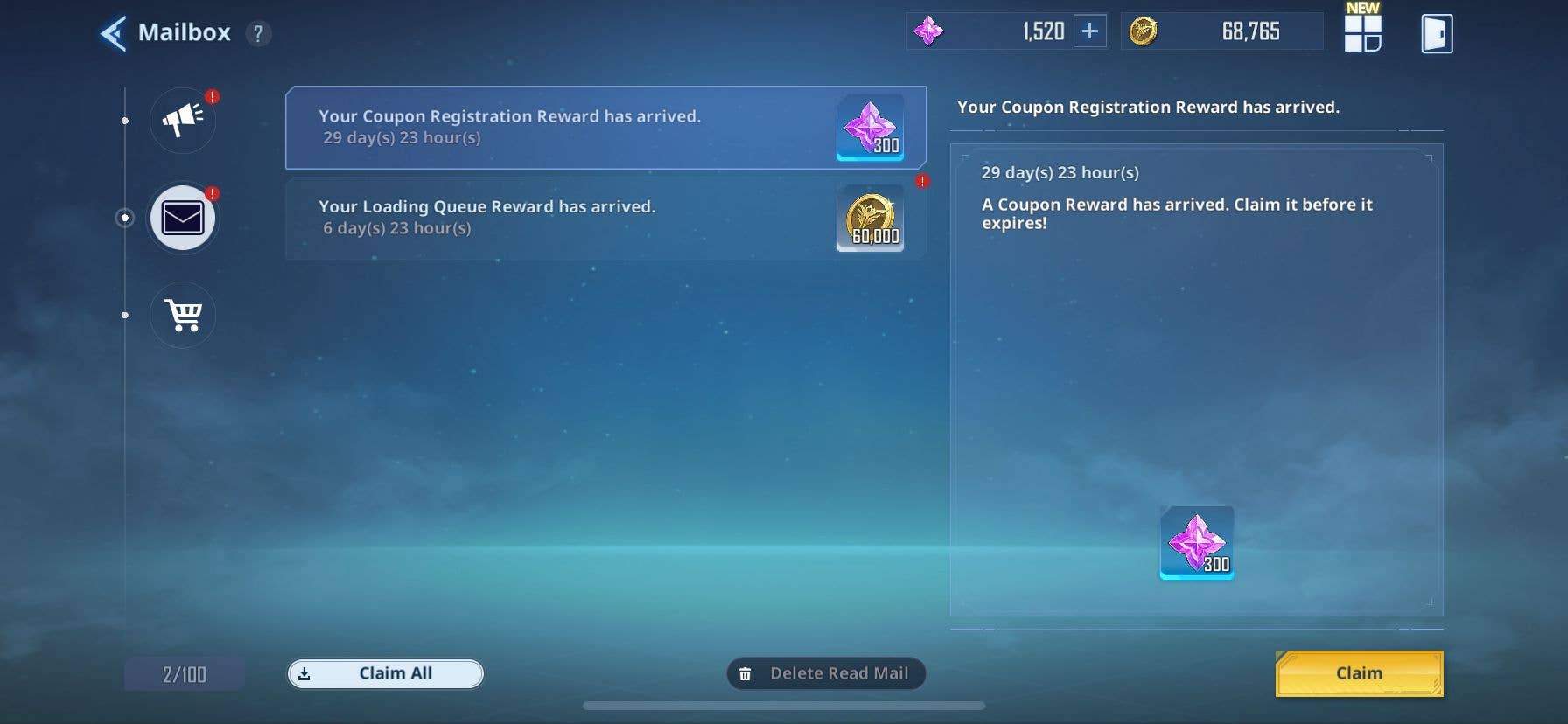Go back from the Mailbox screen
The image size is (1568, 724).
(114, 34)
